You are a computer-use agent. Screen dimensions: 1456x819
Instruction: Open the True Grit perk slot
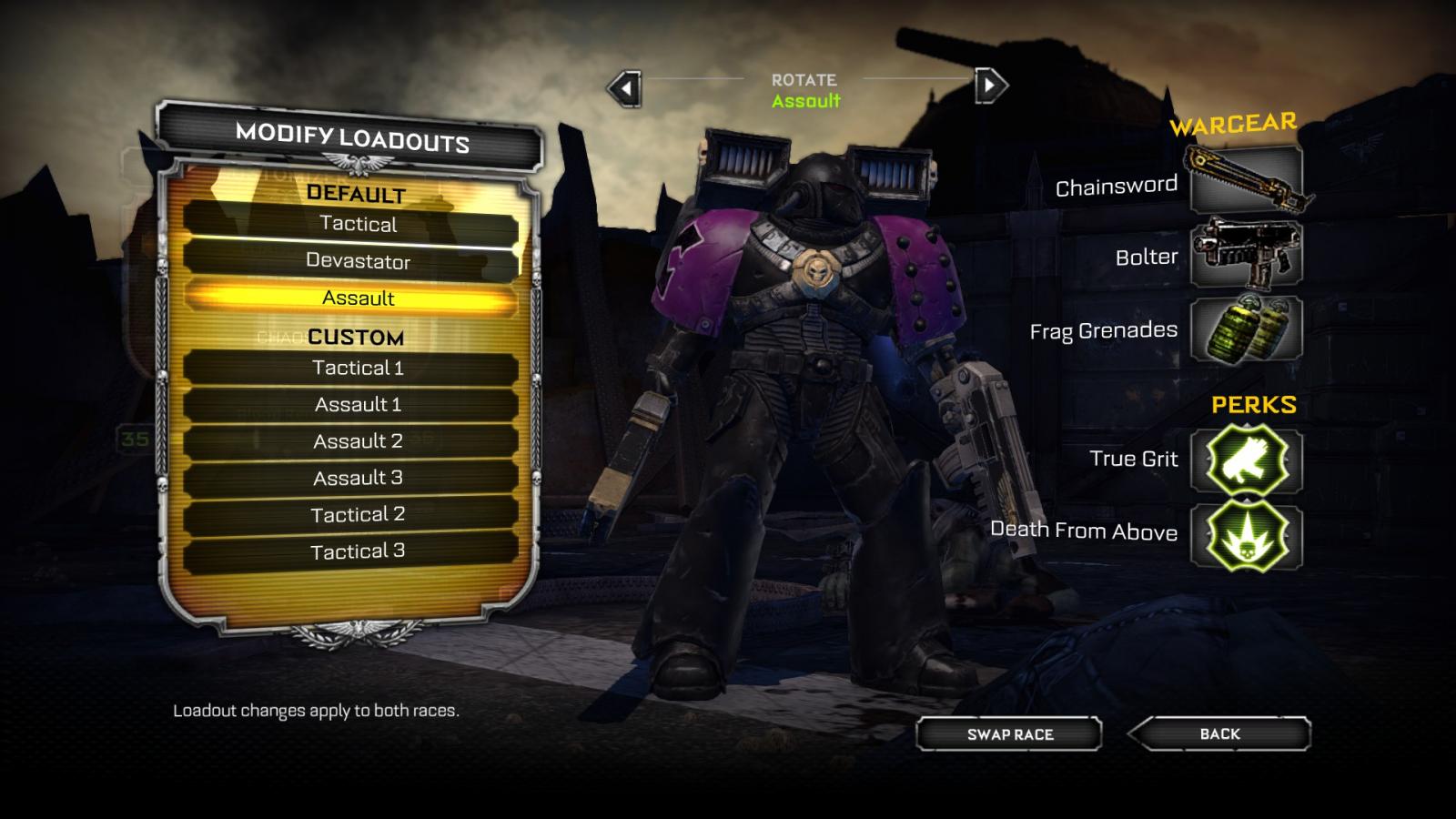point(1246,460)
